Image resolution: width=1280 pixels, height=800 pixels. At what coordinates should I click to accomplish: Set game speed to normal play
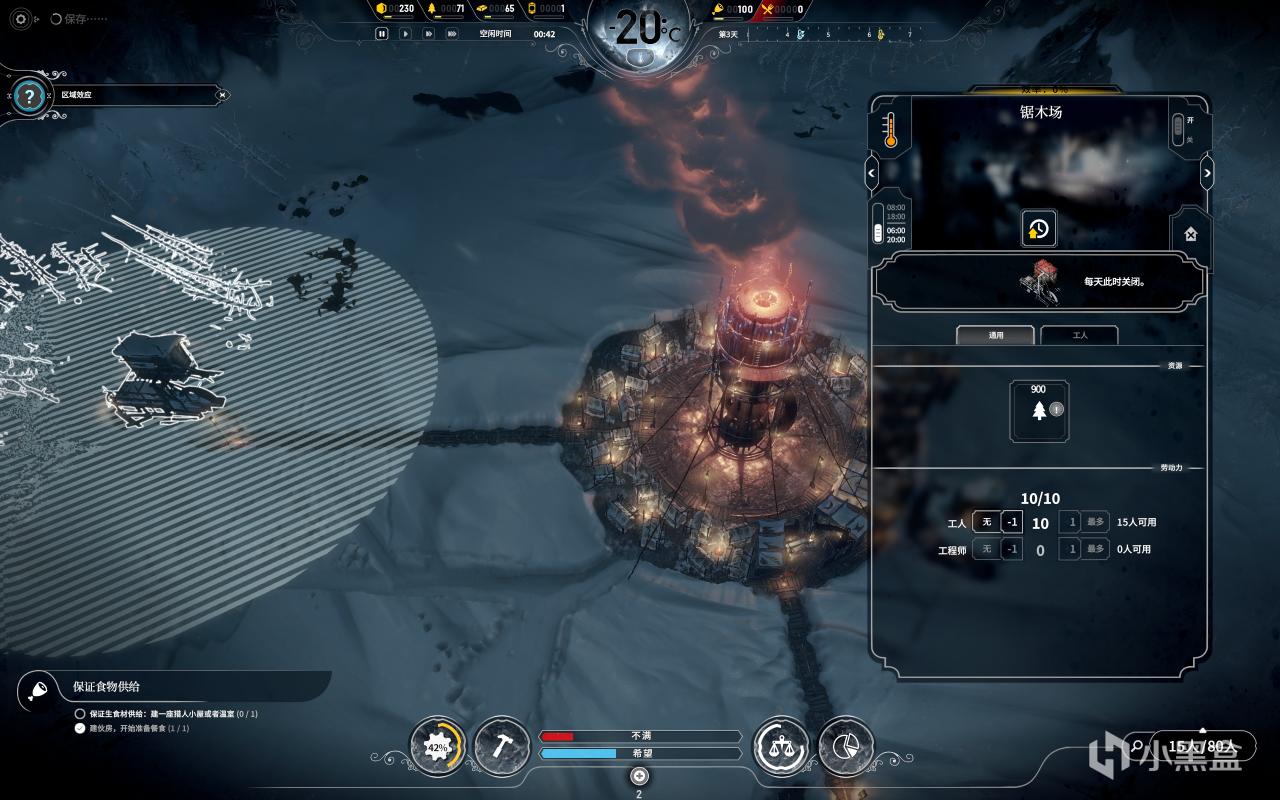405,33
